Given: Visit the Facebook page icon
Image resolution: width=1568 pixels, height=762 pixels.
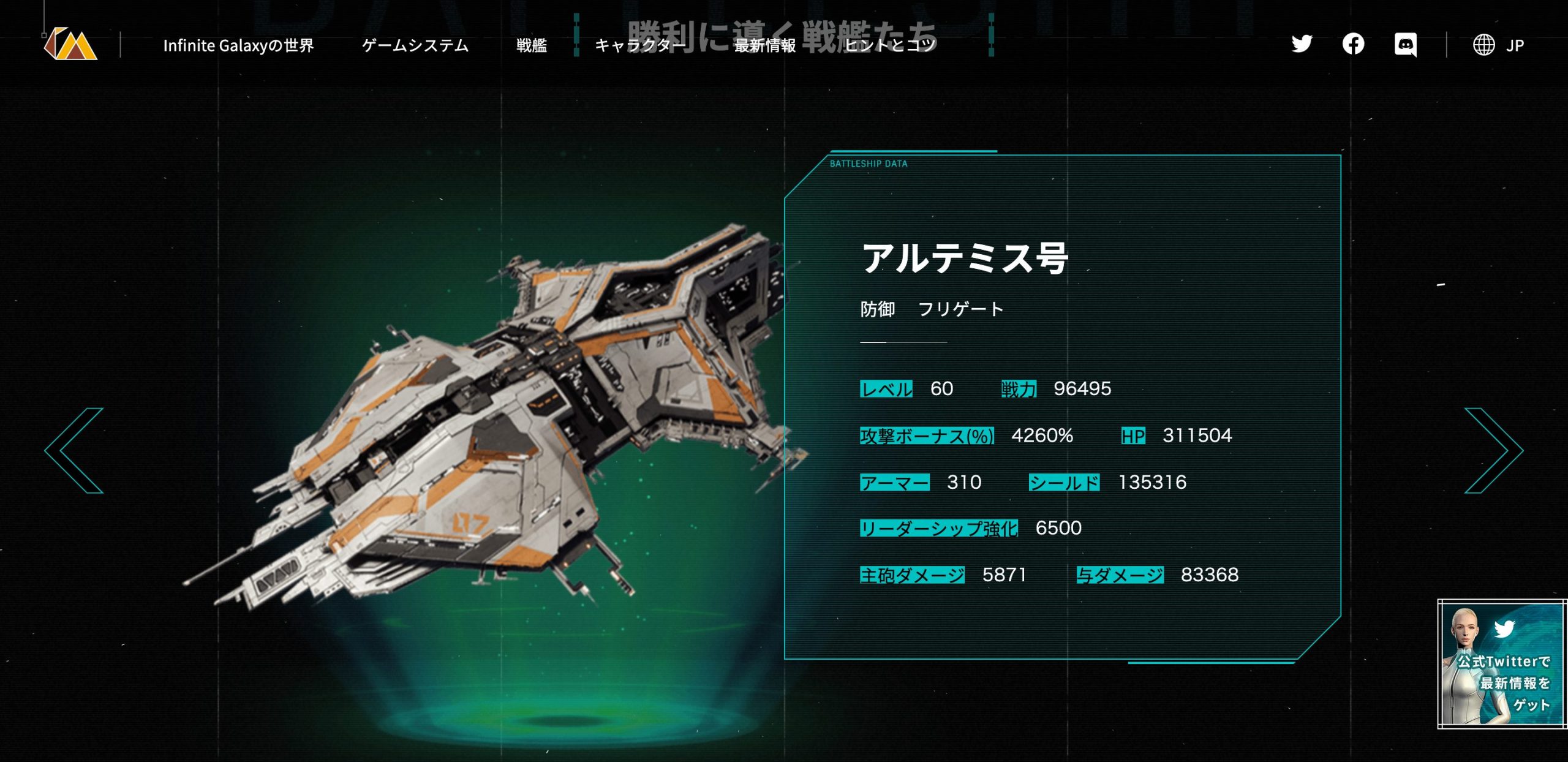Looking at the screenshot, I should [x=1353, y=44].
